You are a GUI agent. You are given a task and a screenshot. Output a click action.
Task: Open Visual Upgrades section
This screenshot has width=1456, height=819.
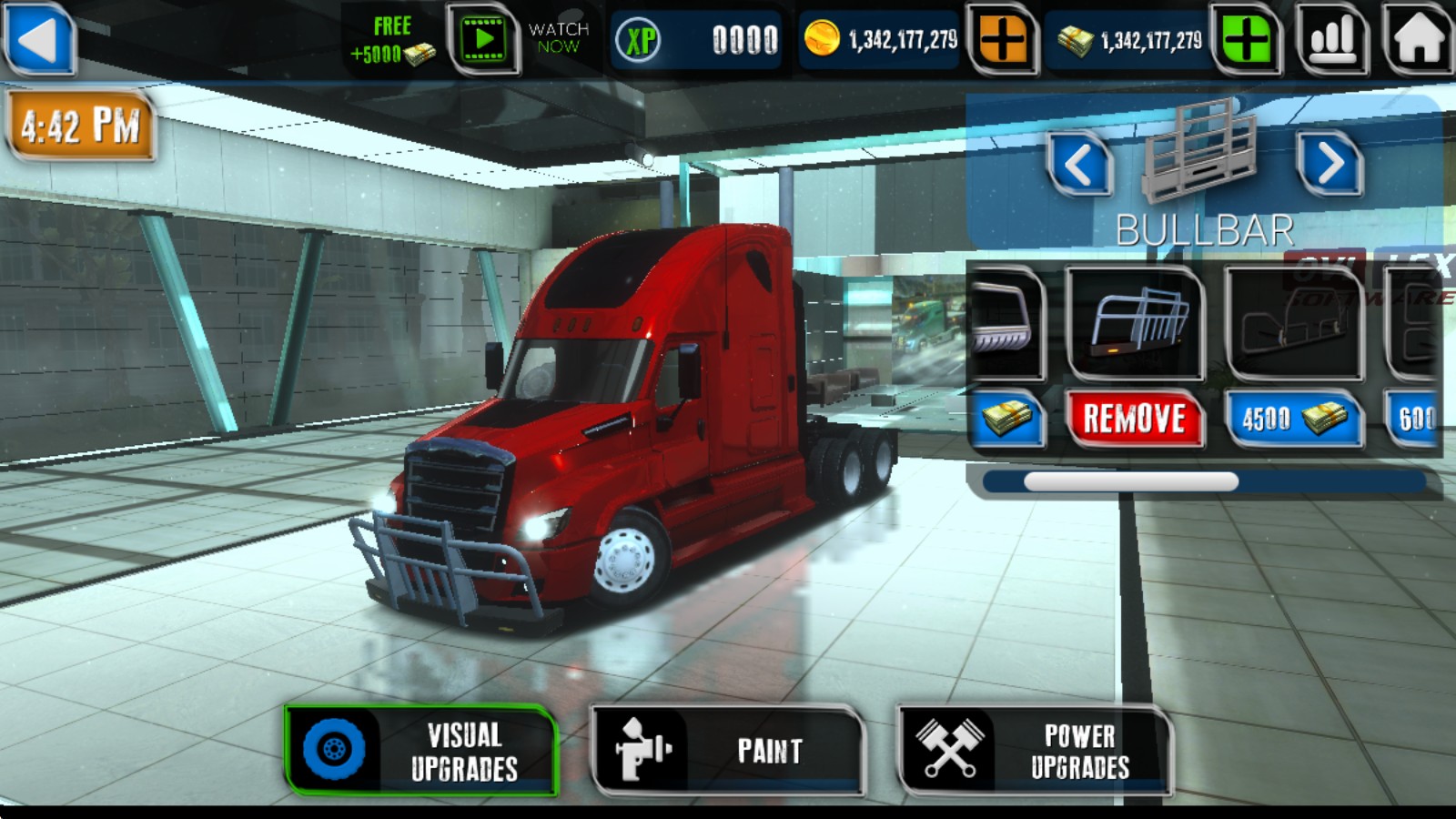pos(421,751)
